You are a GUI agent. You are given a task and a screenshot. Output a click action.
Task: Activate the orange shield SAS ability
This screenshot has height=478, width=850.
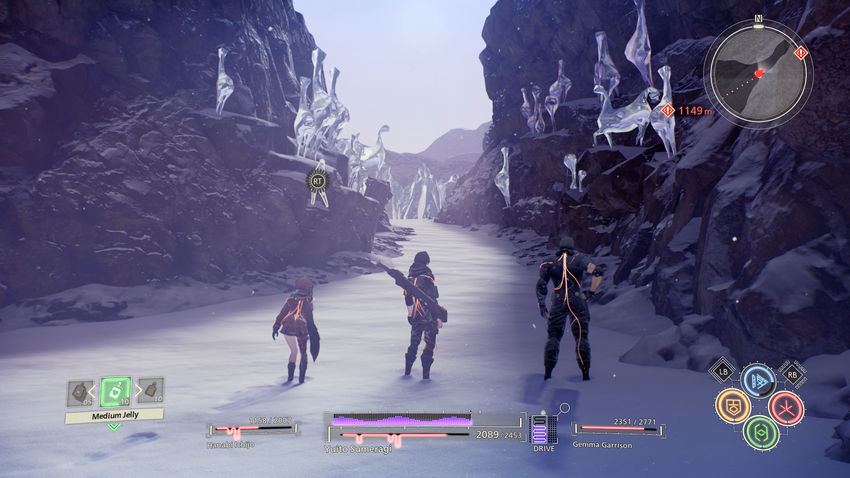732,406
